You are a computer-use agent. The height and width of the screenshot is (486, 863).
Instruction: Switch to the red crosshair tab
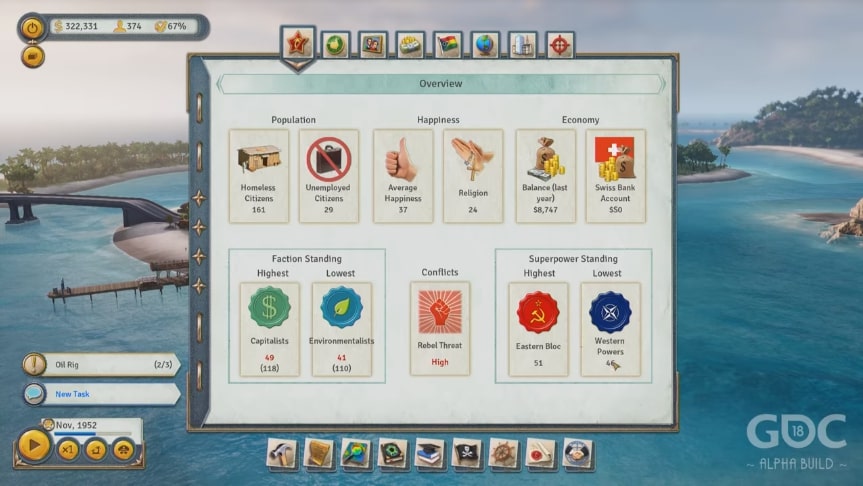pyautogui.click(x=560, y=45)
